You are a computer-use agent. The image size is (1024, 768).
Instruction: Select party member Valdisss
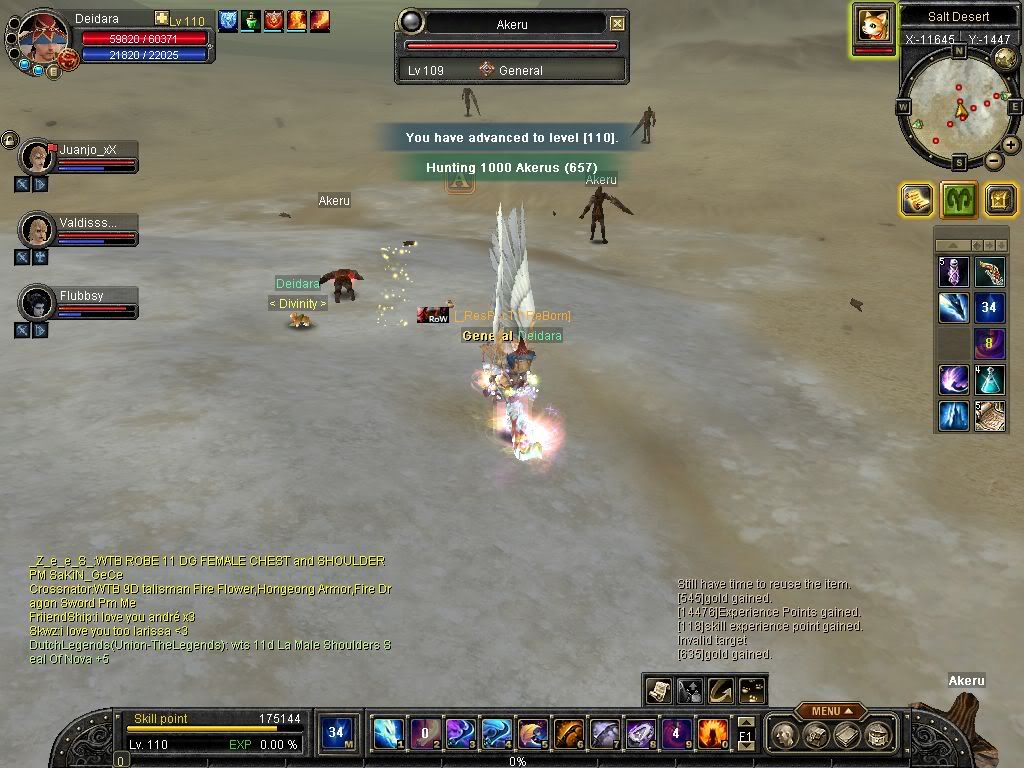tap(39, 230)
